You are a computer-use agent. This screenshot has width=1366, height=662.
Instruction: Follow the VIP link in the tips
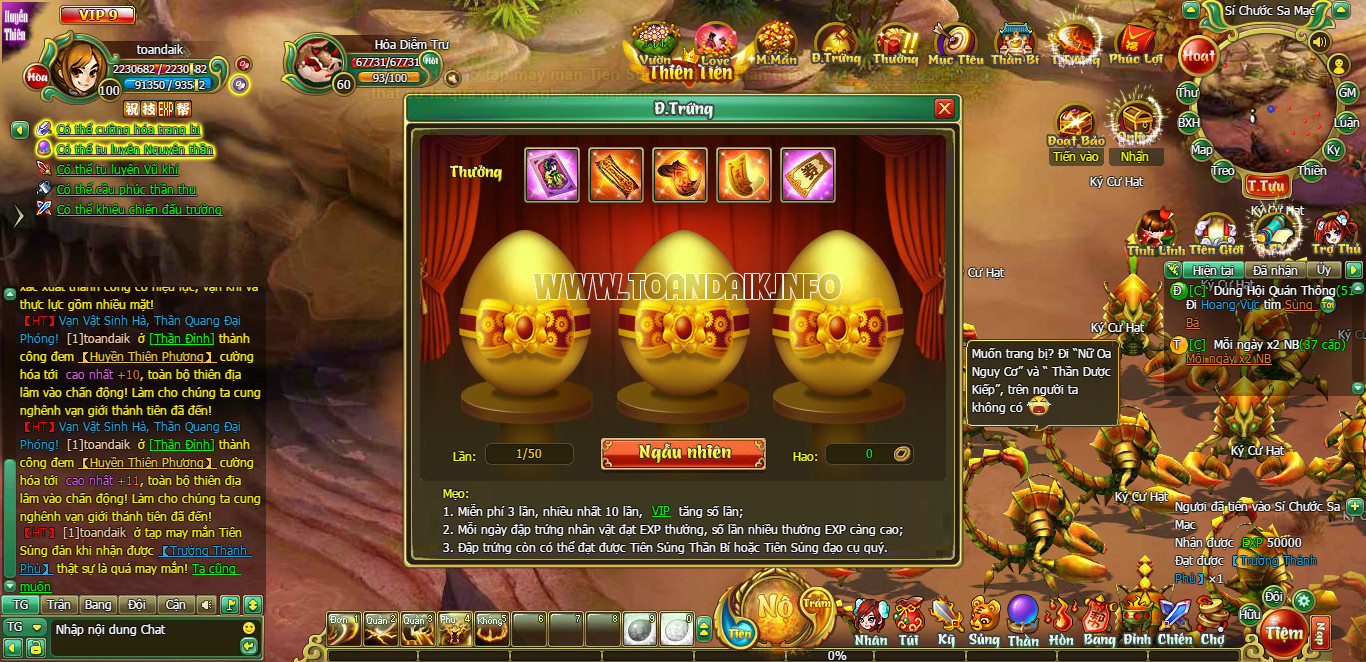click(661, 511)
